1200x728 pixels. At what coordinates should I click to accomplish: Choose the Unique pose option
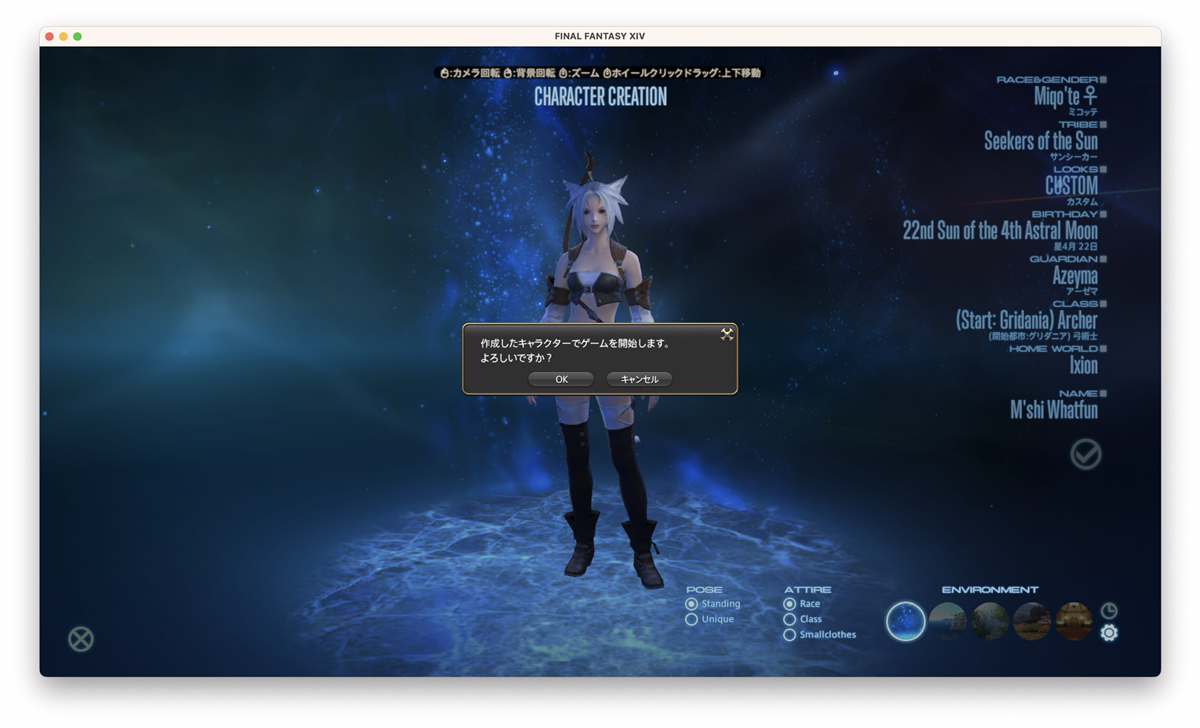coord(692,619)
